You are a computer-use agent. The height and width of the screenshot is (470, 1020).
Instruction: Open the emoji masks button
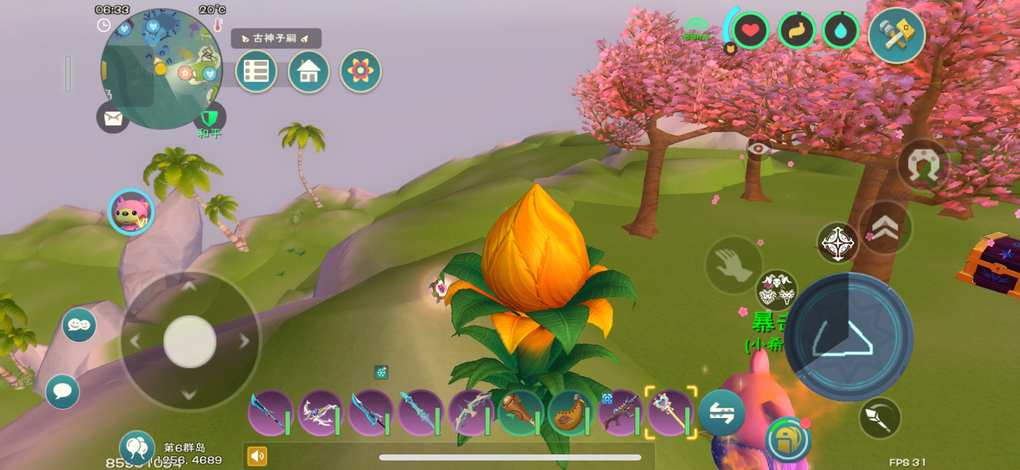coord(79,325)
